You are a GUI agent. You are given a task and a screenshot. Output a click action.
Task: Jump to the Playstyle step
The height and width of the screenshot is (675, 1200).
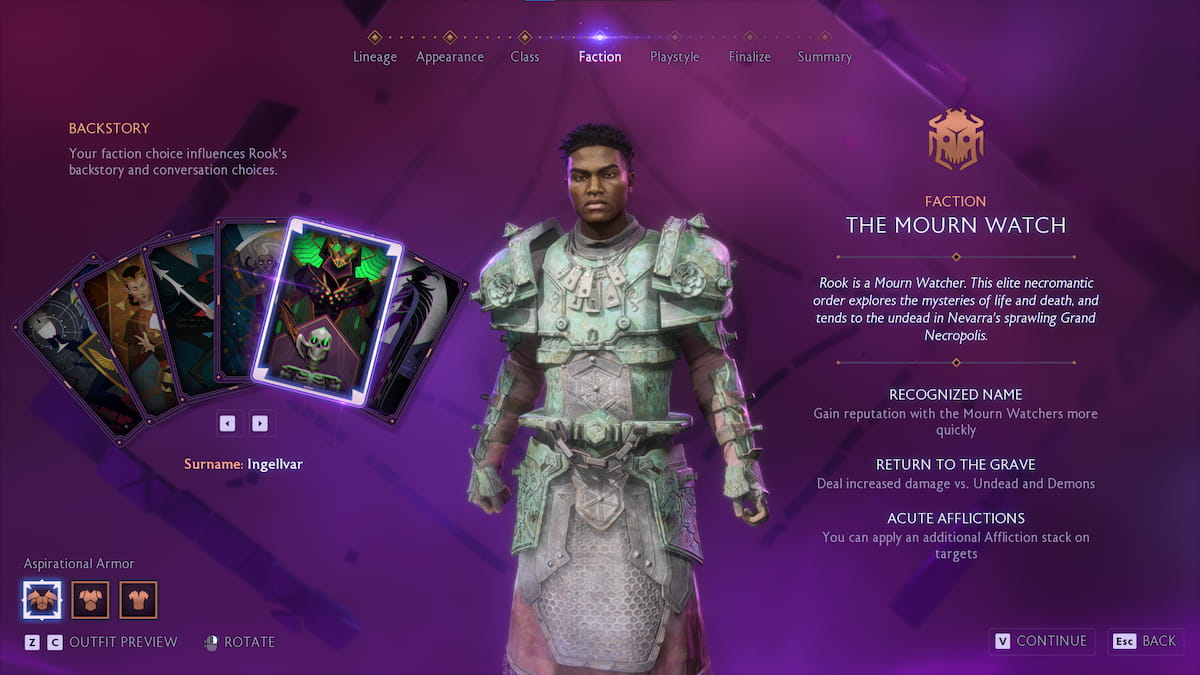[x=674, y=56]
